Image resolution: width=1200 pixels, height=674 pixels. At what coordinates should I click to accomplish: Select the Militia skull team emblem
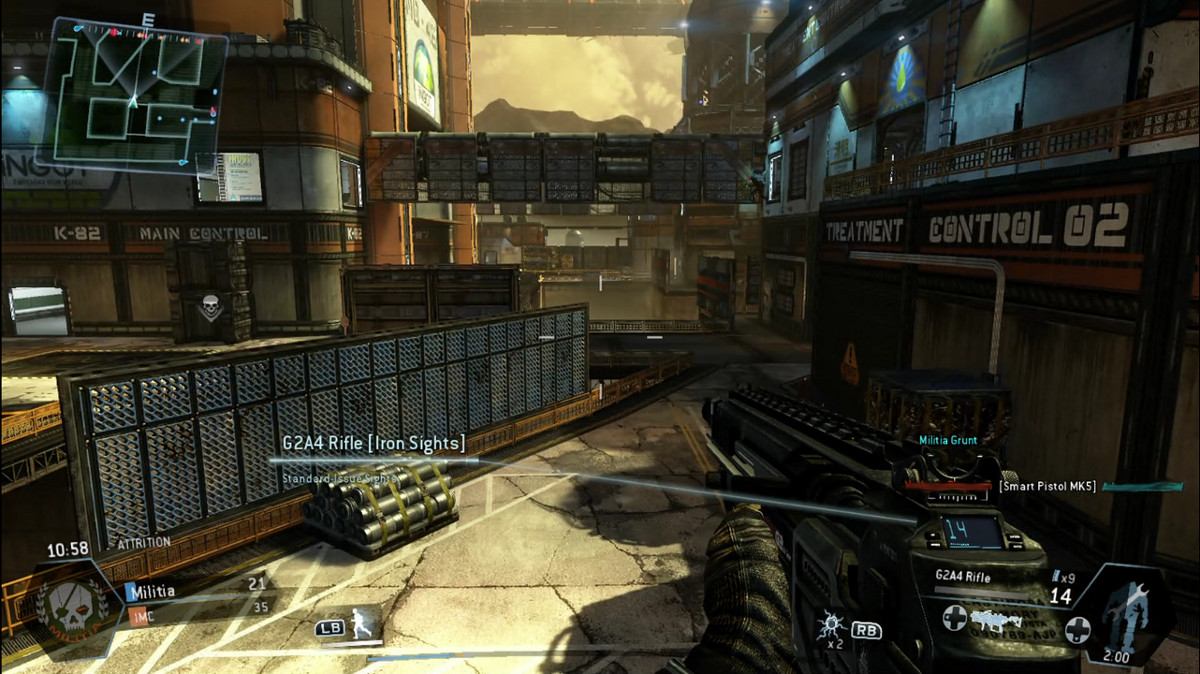[68, 606]
